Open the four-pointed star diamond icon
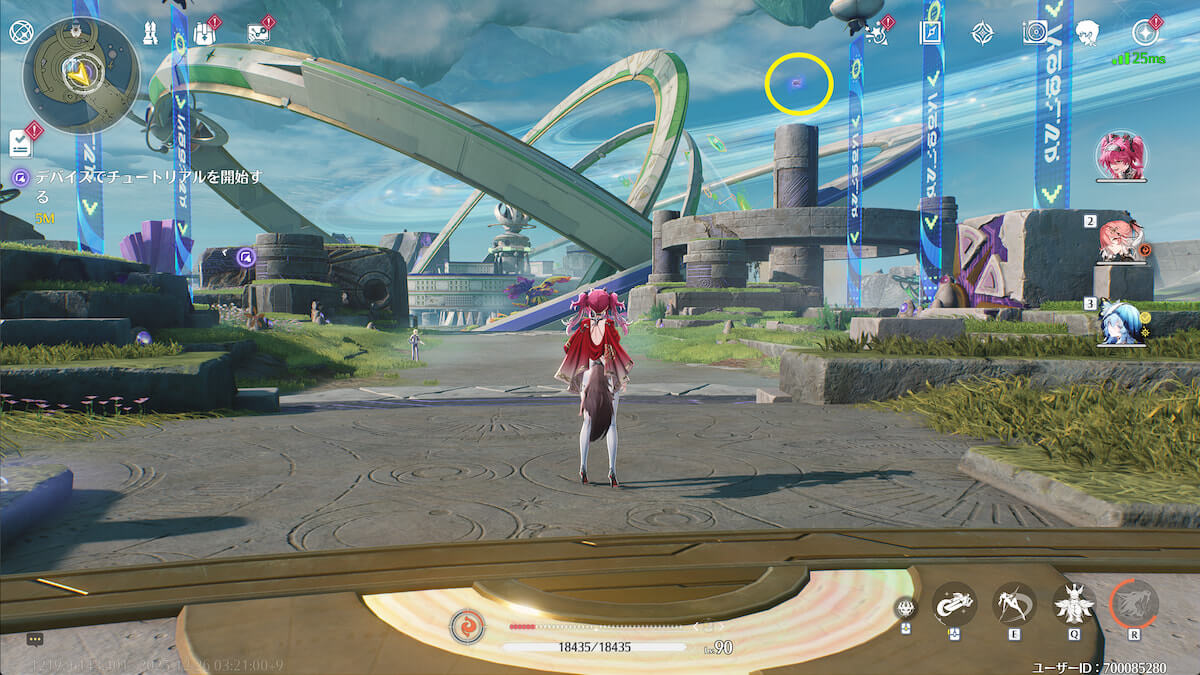This screenshot has height=675, width=1200. click(983, 32)
